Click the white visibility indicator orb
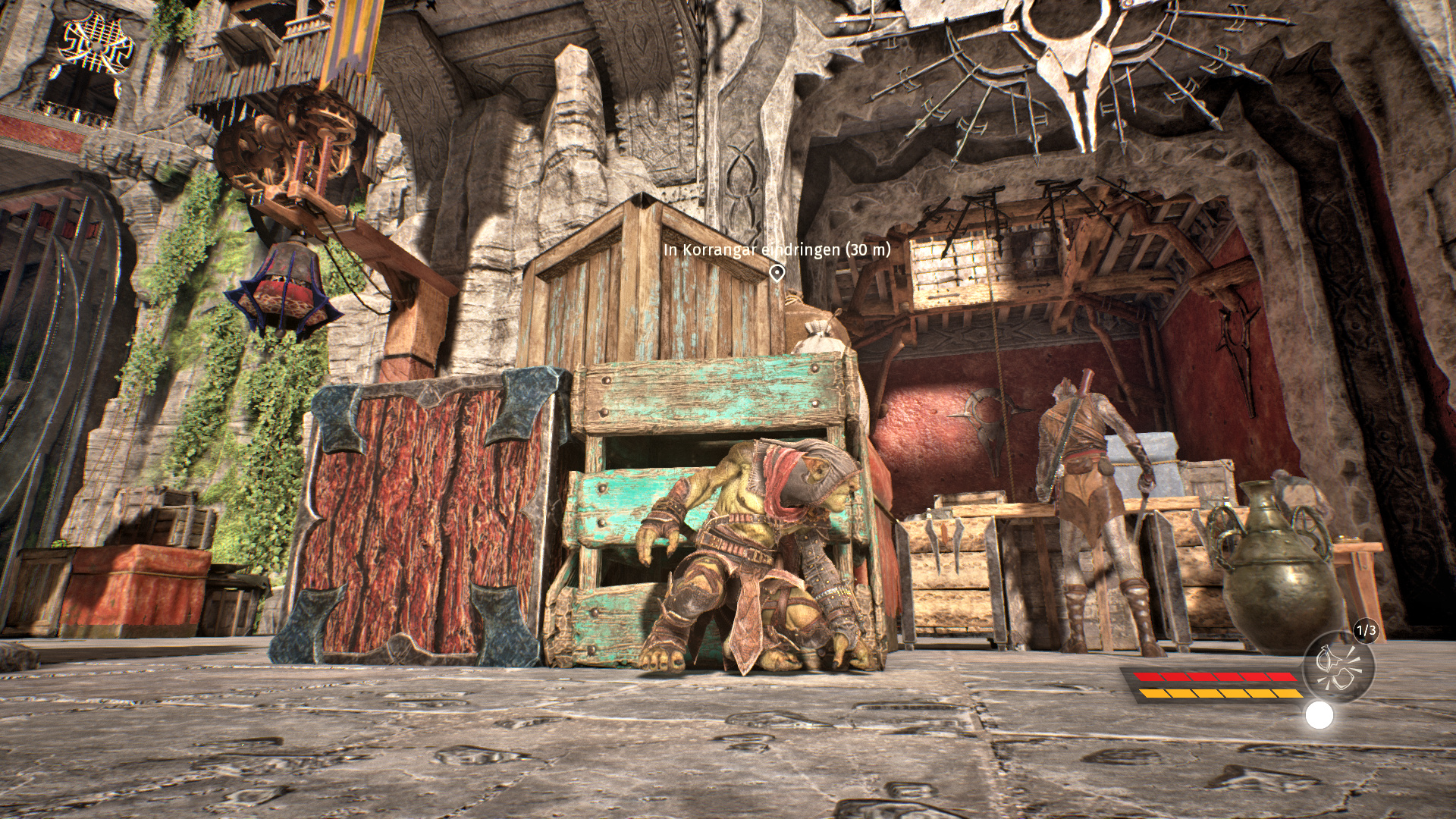This screenshot has width=1456, height=819. click(1319, 715)
